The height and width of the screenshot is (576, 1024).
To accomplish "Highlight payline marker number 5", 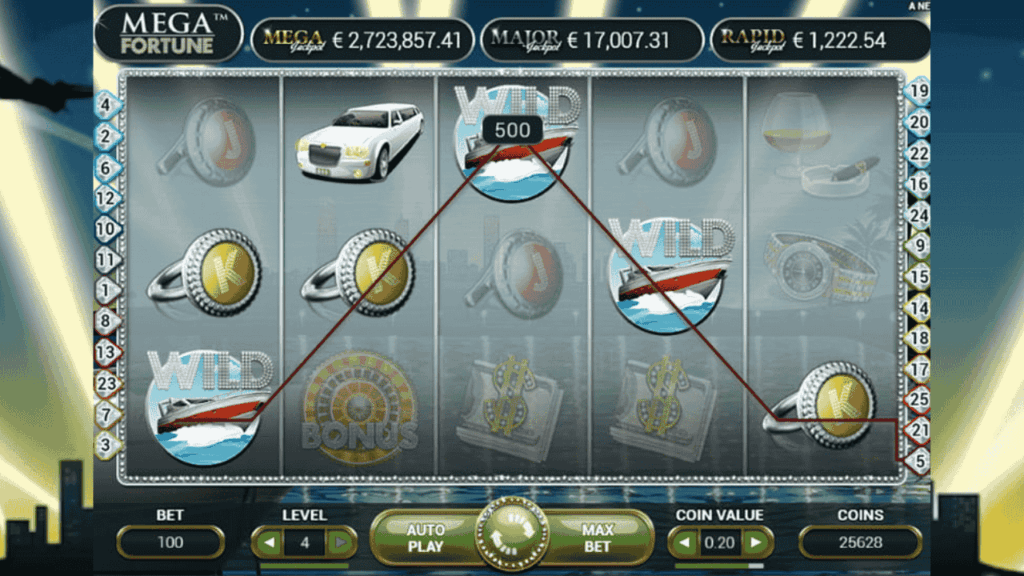I will (x=917, y=461).
